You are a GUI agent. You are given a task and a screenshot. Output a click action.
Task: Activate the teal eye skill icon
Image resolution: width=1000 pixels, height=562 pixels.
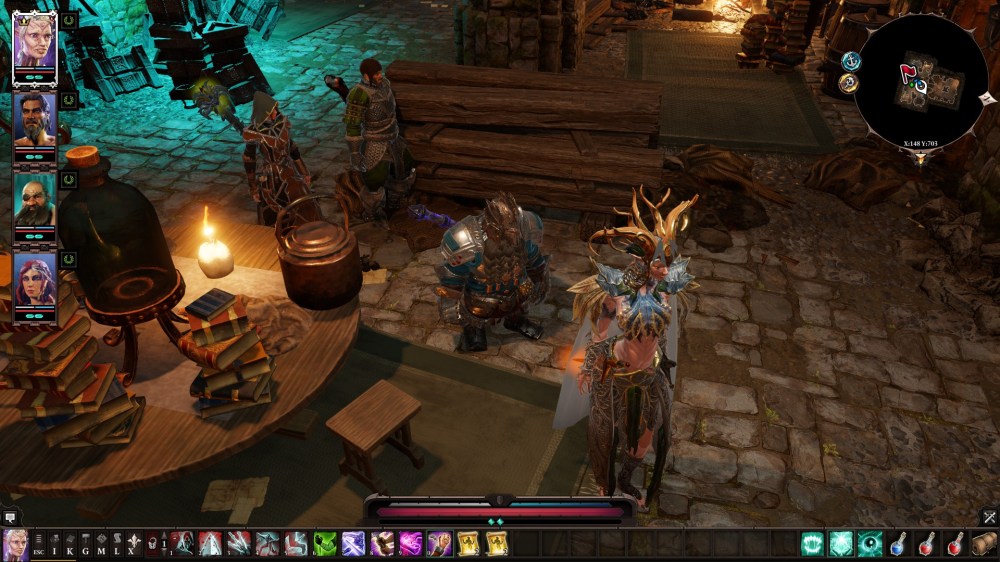point(870,544)
